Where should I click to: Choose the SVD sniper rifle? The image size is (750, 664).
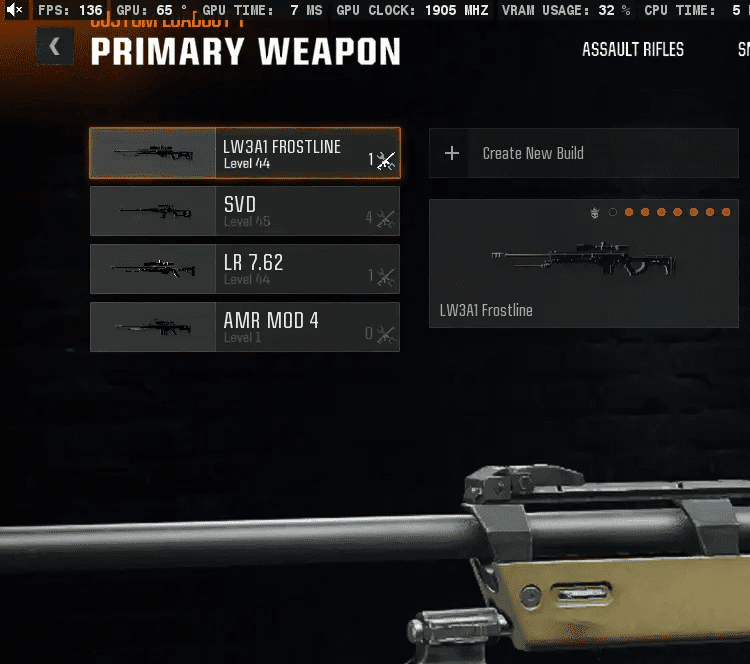[x=245, y=211]
